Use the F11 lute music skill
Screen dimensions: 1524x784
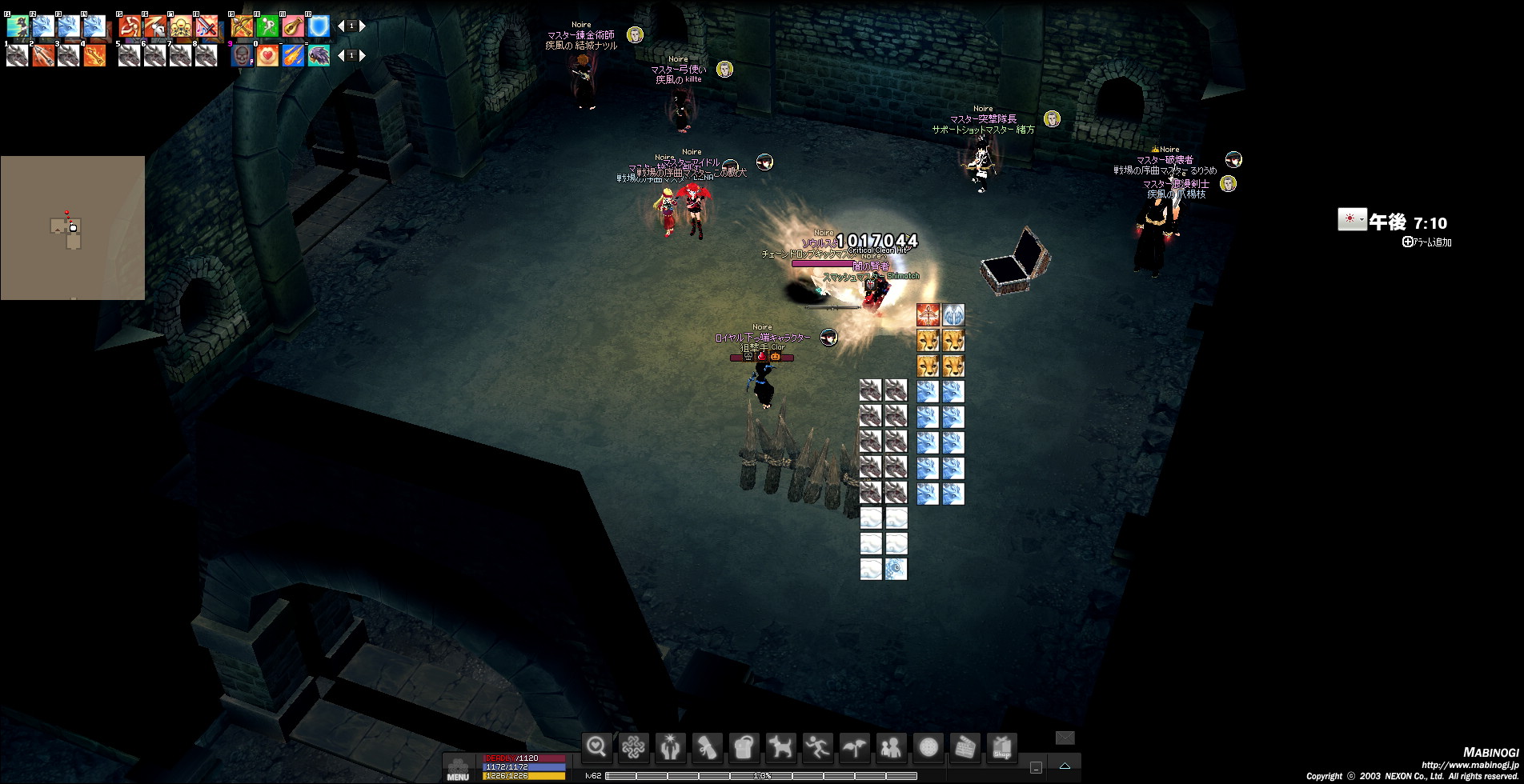click(293, 26)
